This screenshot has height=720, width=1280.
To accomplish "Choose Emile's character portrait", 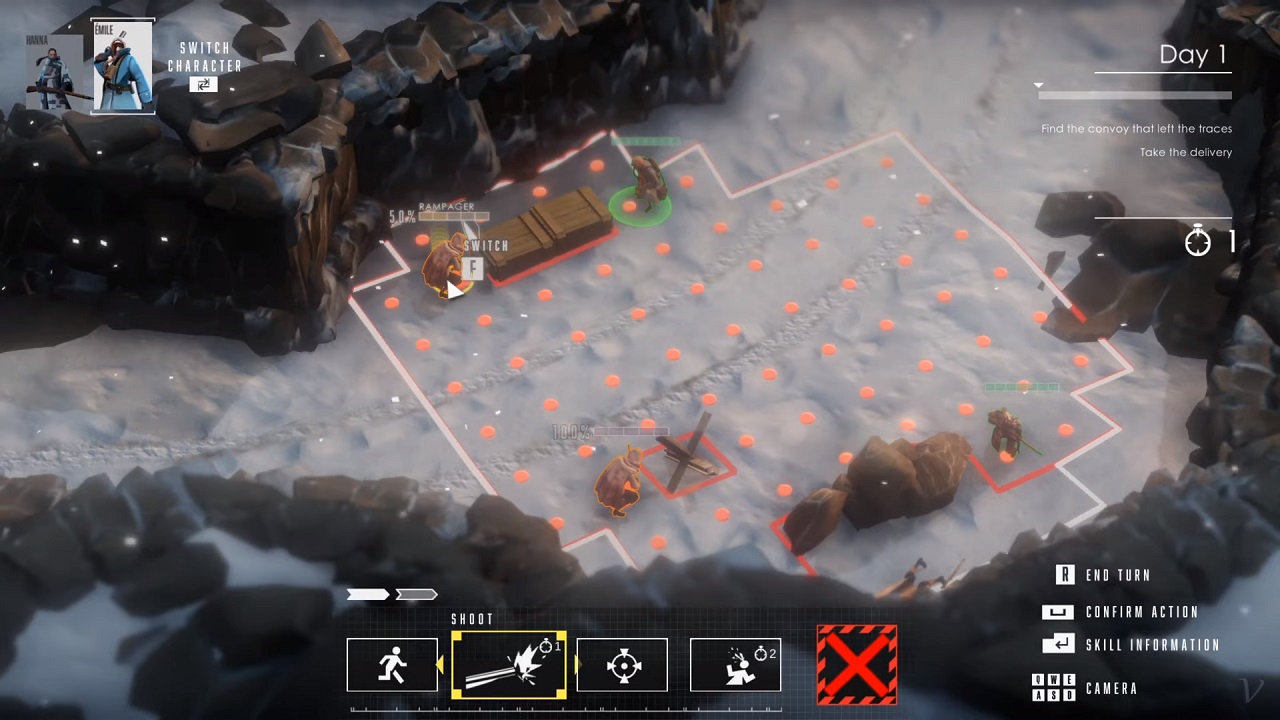I will (x=123, y=66).
